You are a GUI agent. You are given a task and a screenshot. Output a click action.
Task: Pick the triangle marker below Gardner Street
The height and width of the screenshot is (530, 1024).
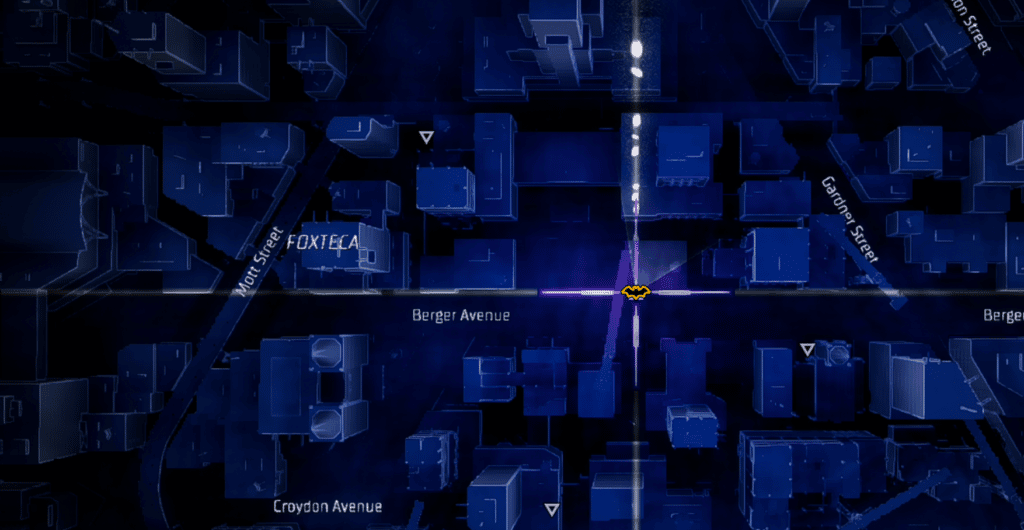coord(807,349)
